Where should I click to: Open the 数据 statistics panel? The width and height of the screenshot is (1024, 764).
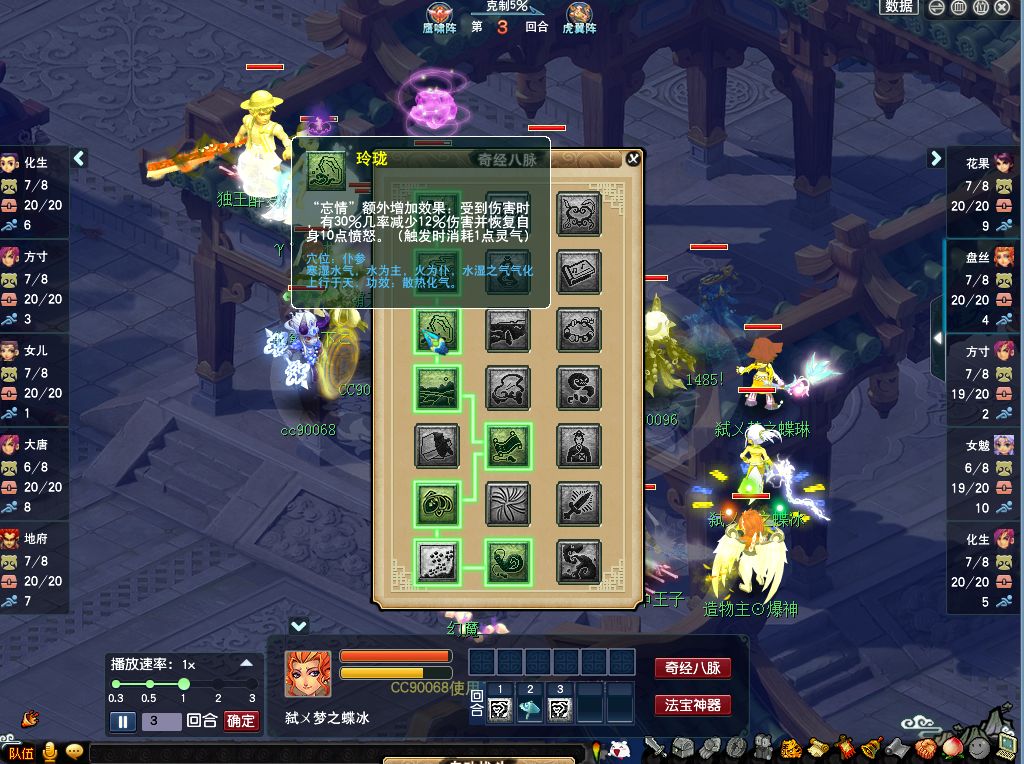898,7
